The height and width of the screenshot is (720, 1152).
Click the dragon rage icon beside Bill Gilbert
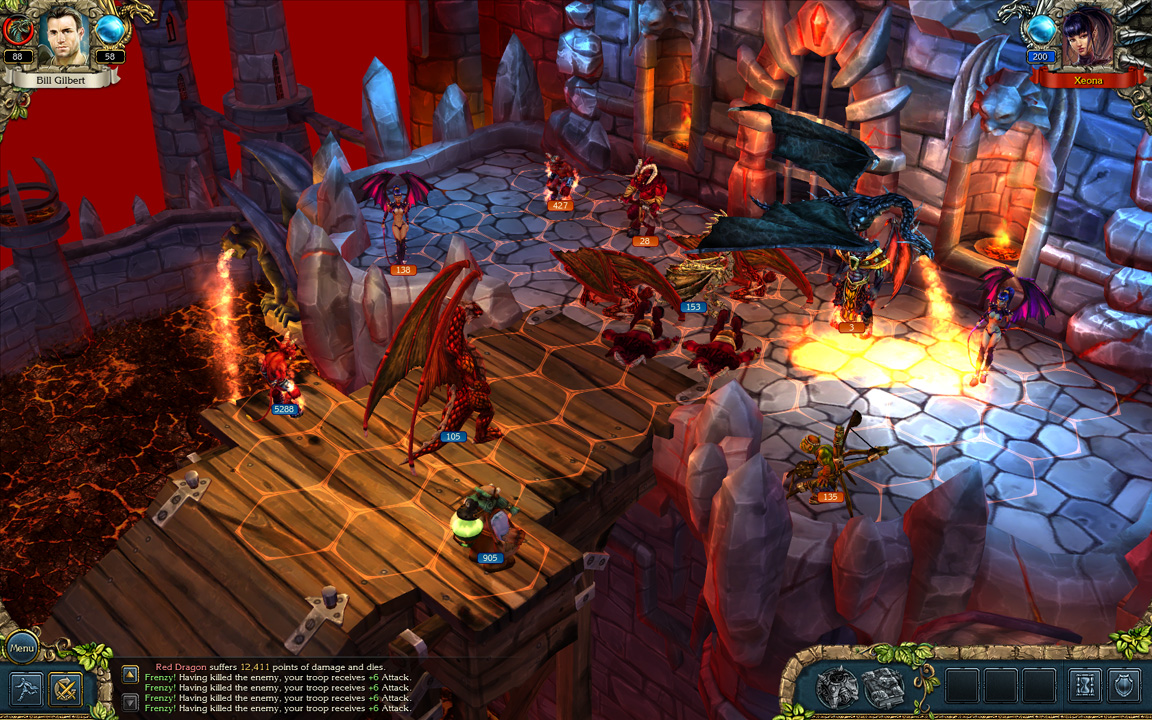pos(18,31)
